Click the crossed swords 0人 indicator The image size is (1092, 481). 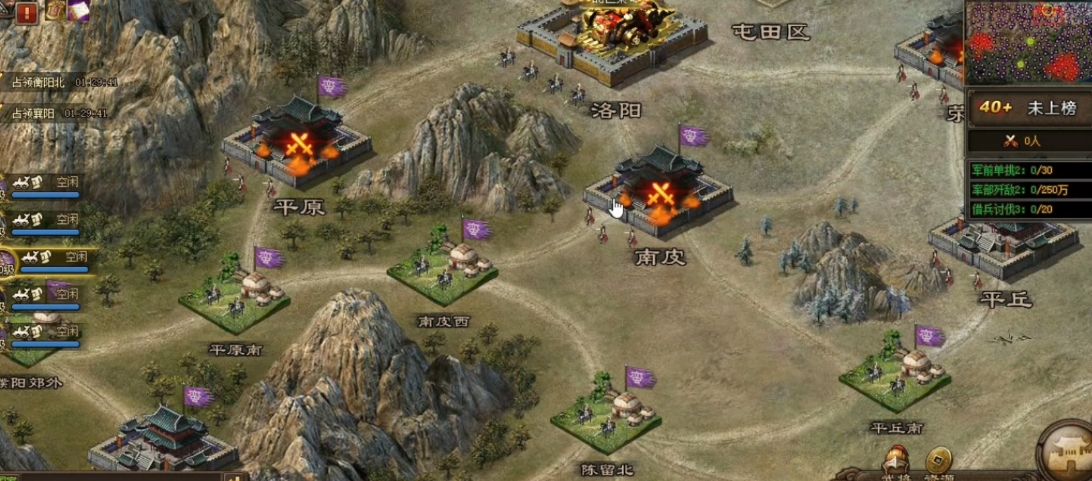1029,141
